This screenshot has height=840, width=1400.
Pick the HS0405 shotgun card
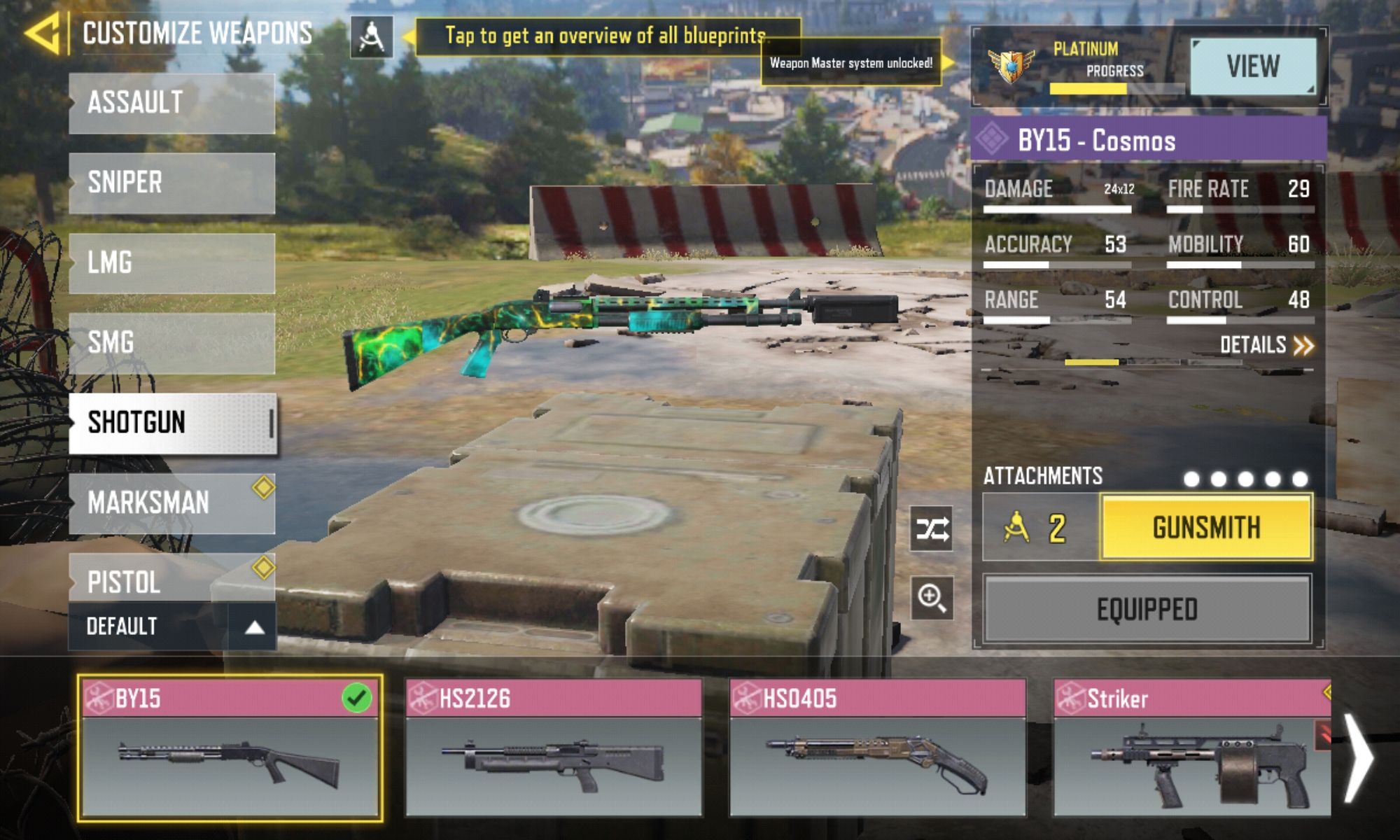click(878, 748)
